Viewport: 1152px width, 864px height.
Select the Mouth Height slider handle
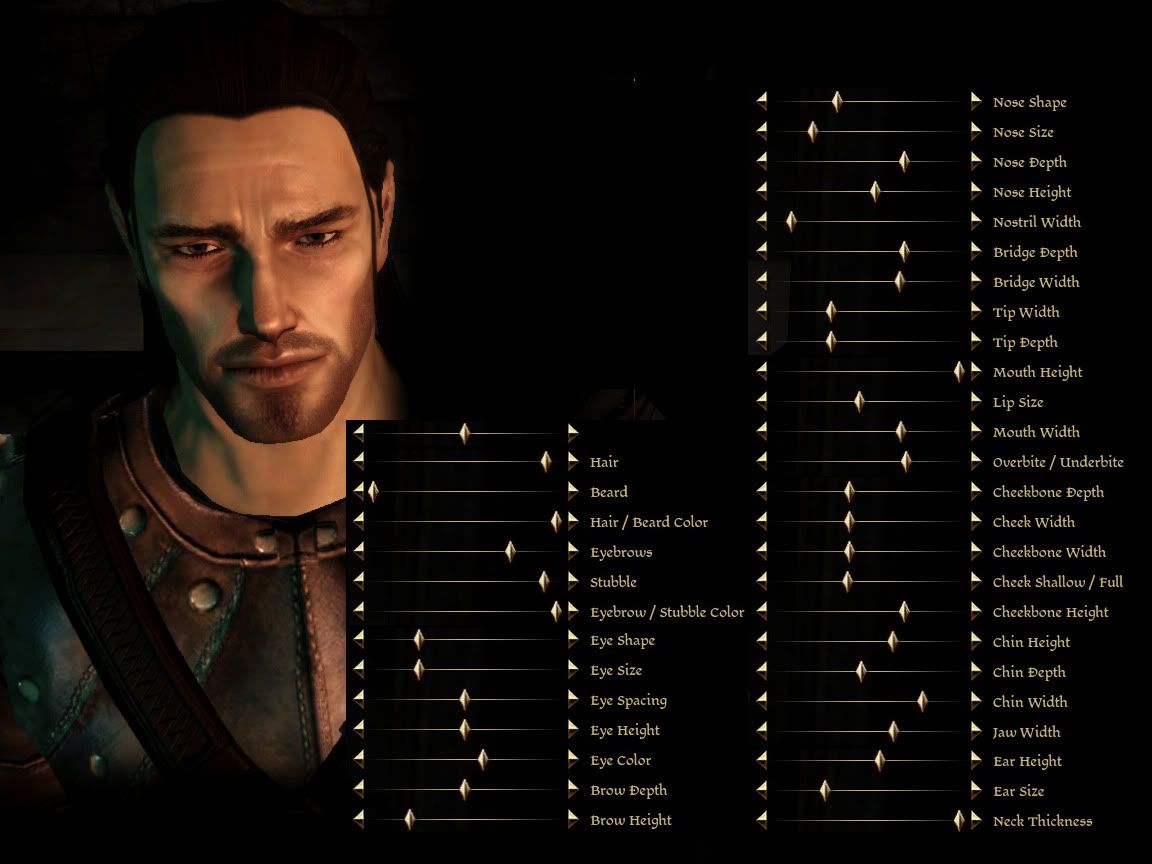point(959,371)
